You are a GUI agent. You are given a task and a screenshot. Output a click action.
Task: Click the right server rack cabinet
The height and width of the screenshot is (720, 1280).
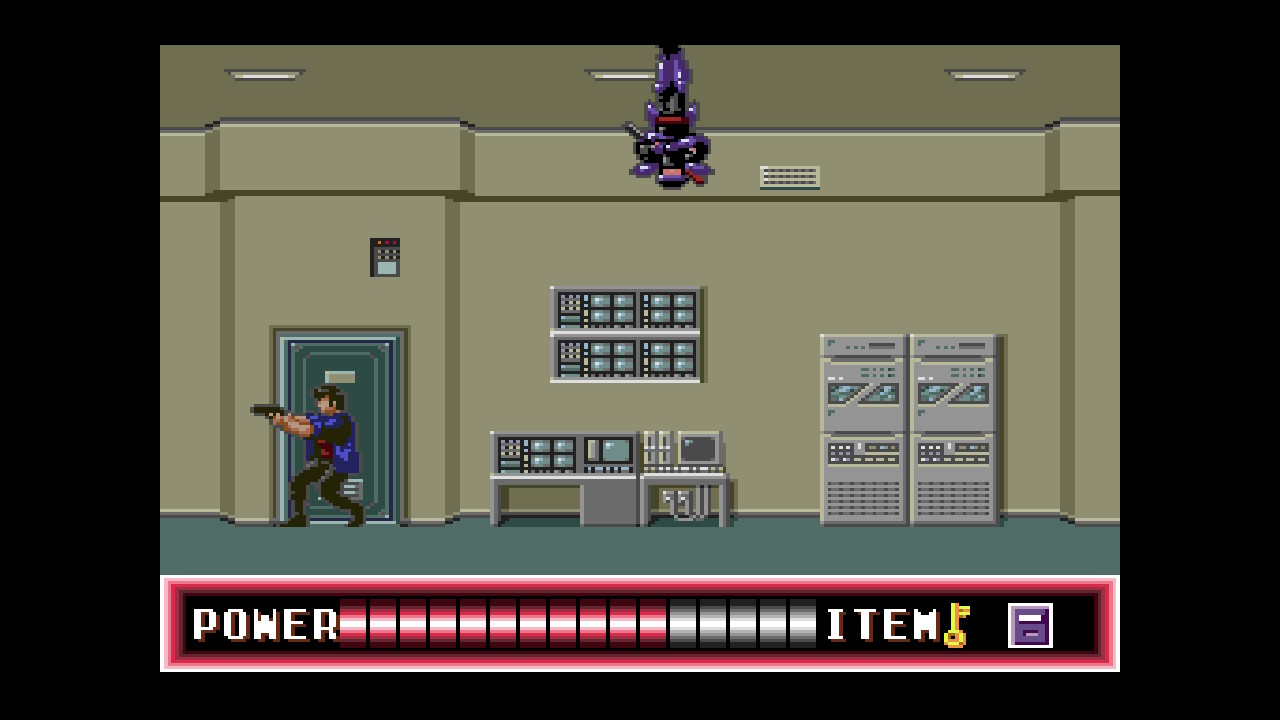pyautogui.click(x=950, y=430)
